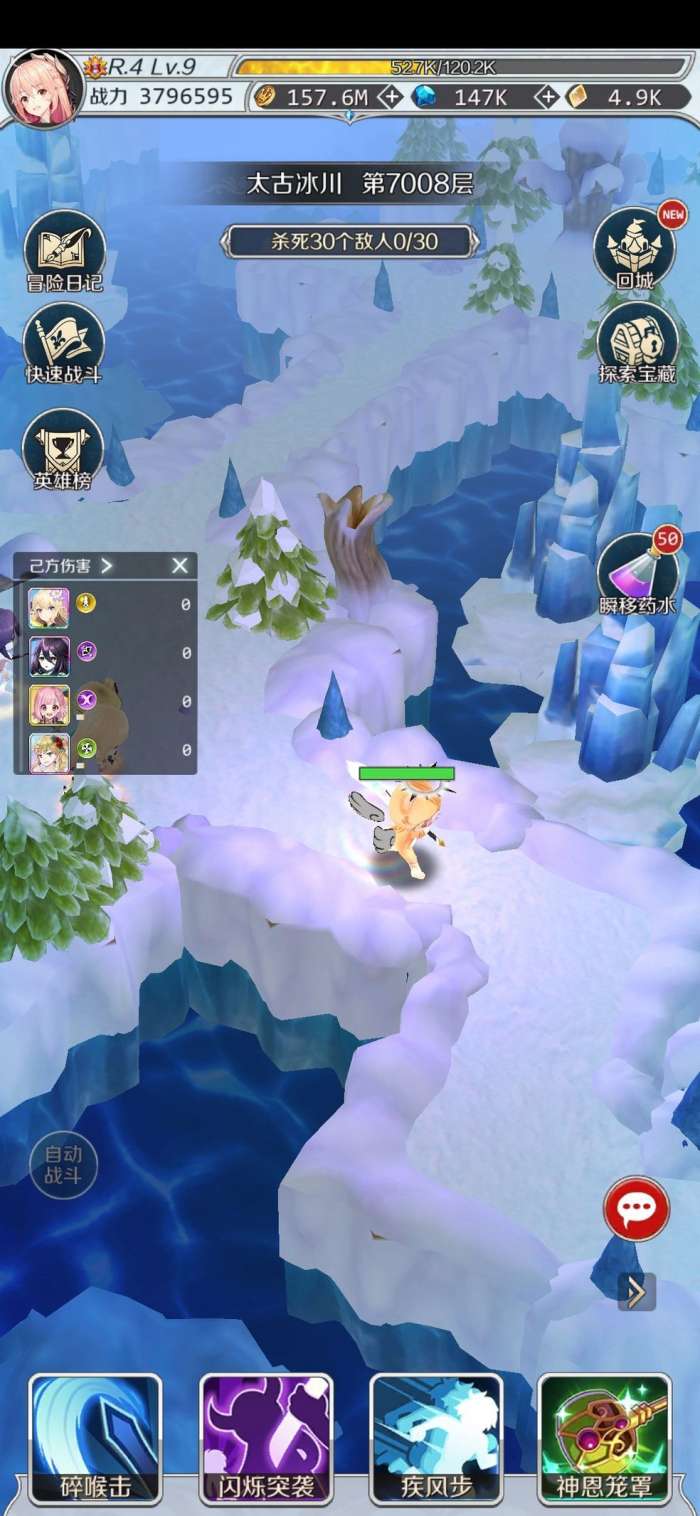
Task: Add more gold coins with the plus button
Action: tap(392, 97)
